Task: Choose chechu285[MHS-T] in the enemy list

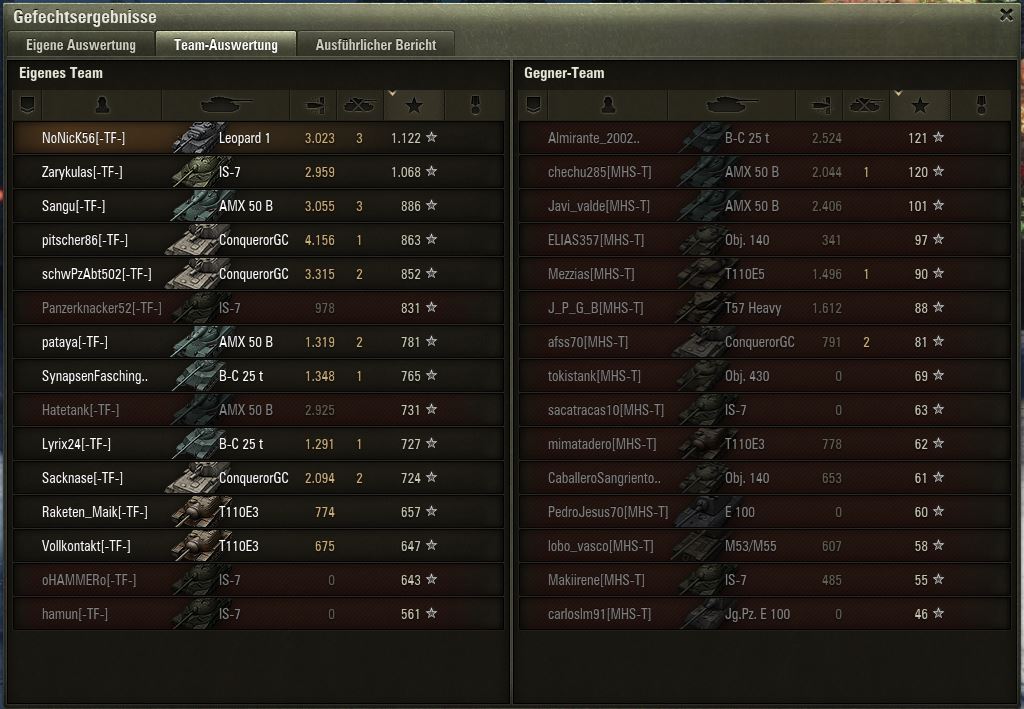Action: coord(764,172)
